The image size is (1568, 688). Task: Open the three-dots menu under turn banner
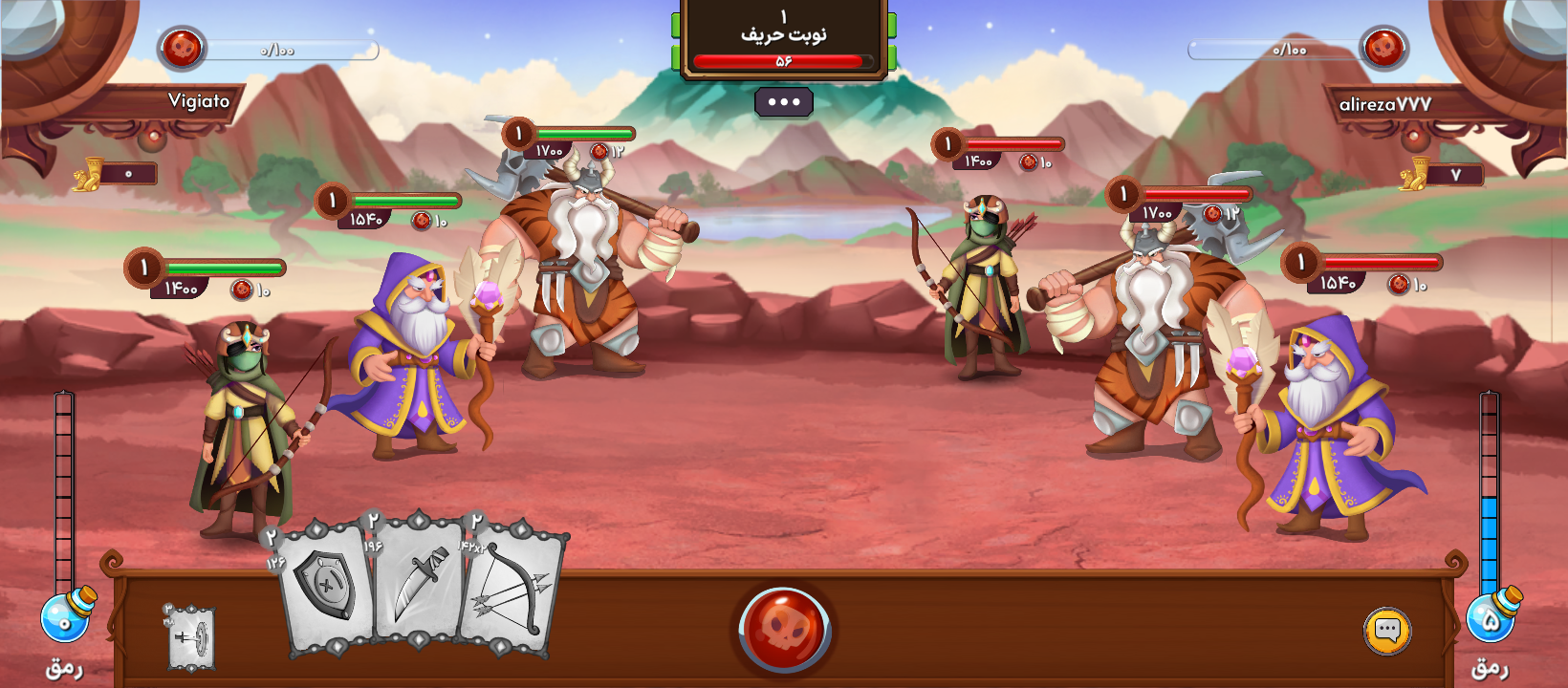tap(784, 102)
